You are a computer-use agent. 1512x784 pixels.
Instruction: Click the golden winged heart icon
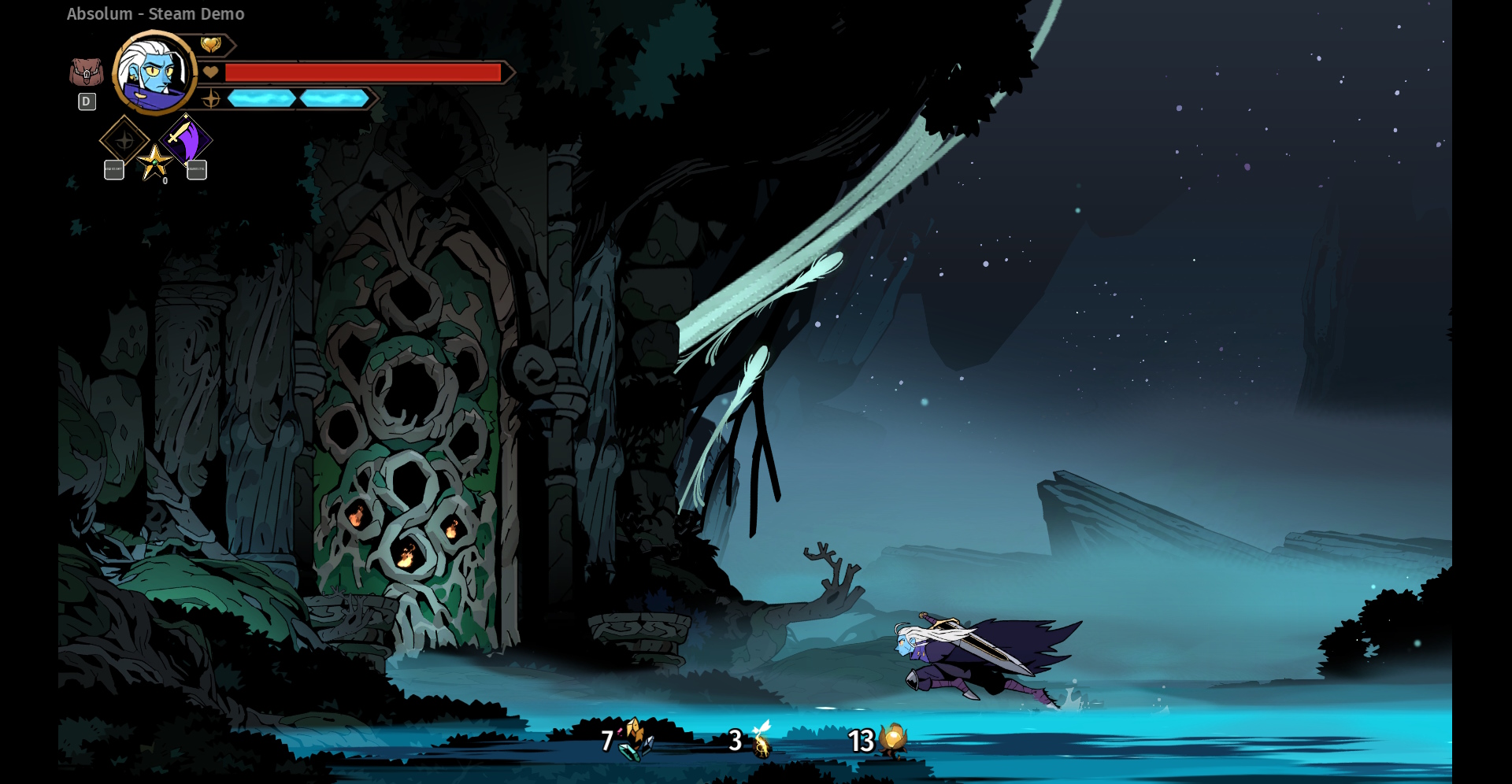pyautogui.click(x=210, y=45)
